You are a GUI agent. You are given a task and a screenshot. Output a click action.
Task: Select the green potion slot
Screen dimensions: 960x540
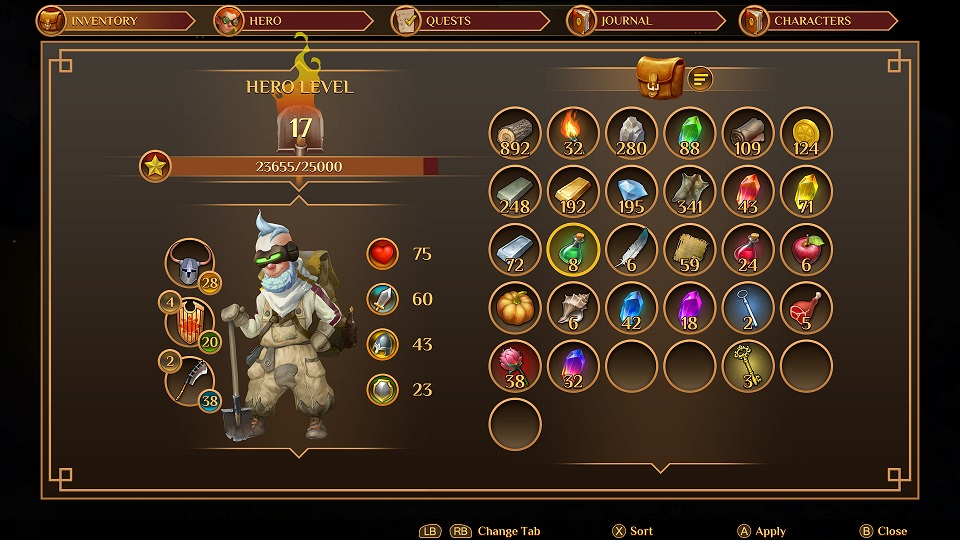tap(573, 250)
